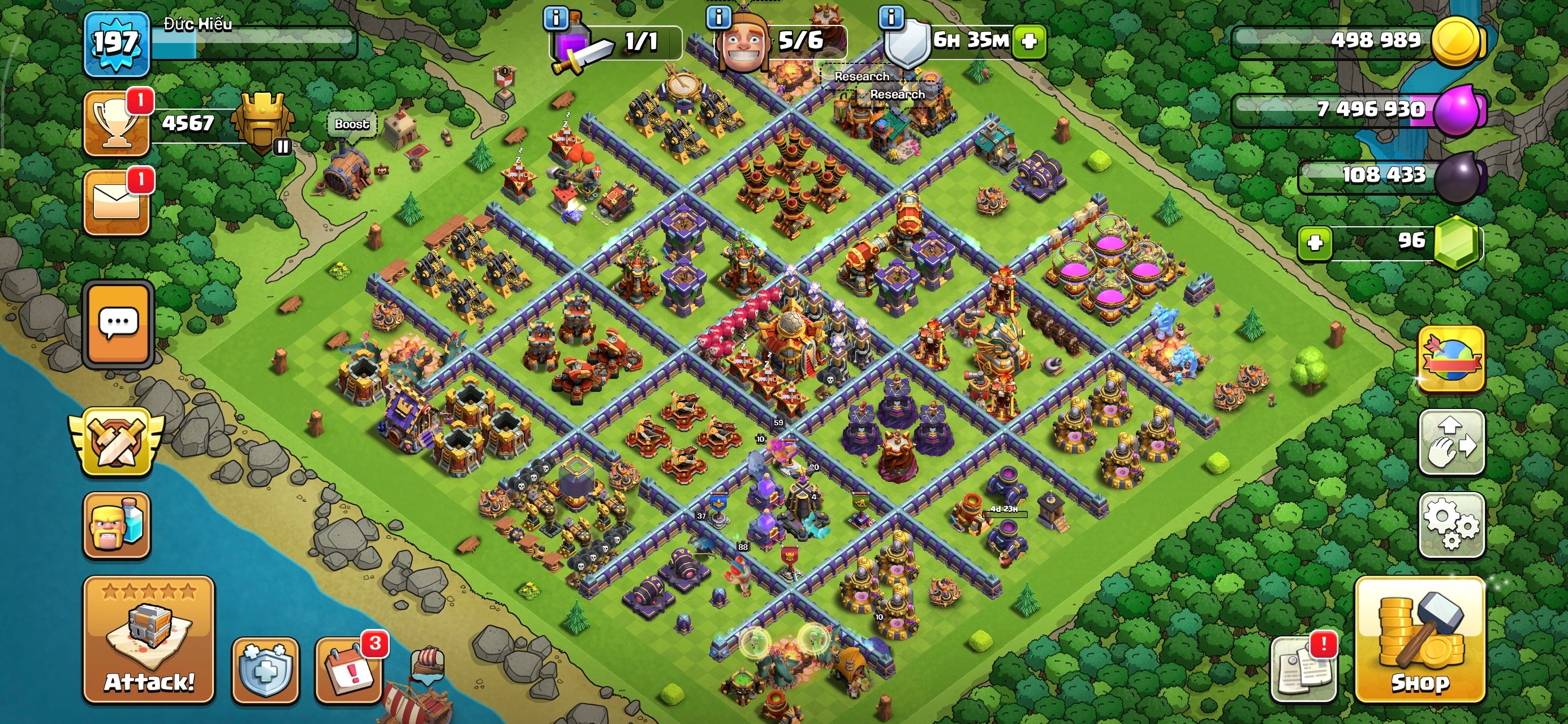Tap the Attack! button
The height and width of the screenshot is (724, 1568).
[149, 639]
